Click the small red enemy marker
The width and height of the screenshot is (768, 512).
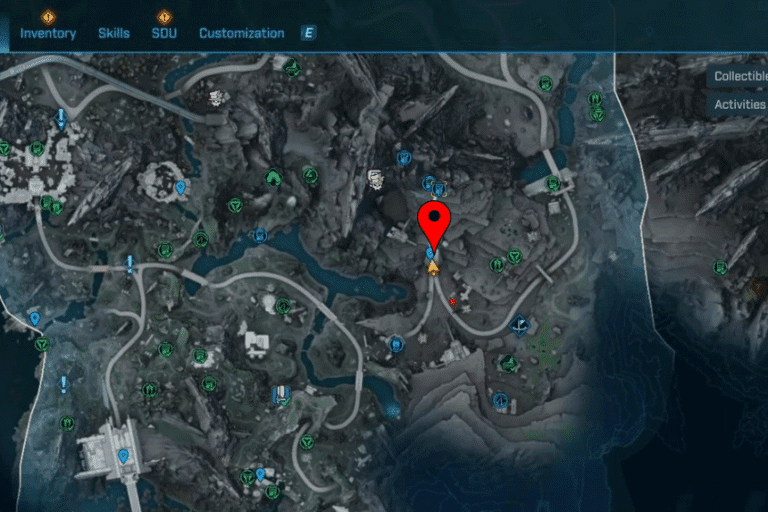[x=453, y=300]
